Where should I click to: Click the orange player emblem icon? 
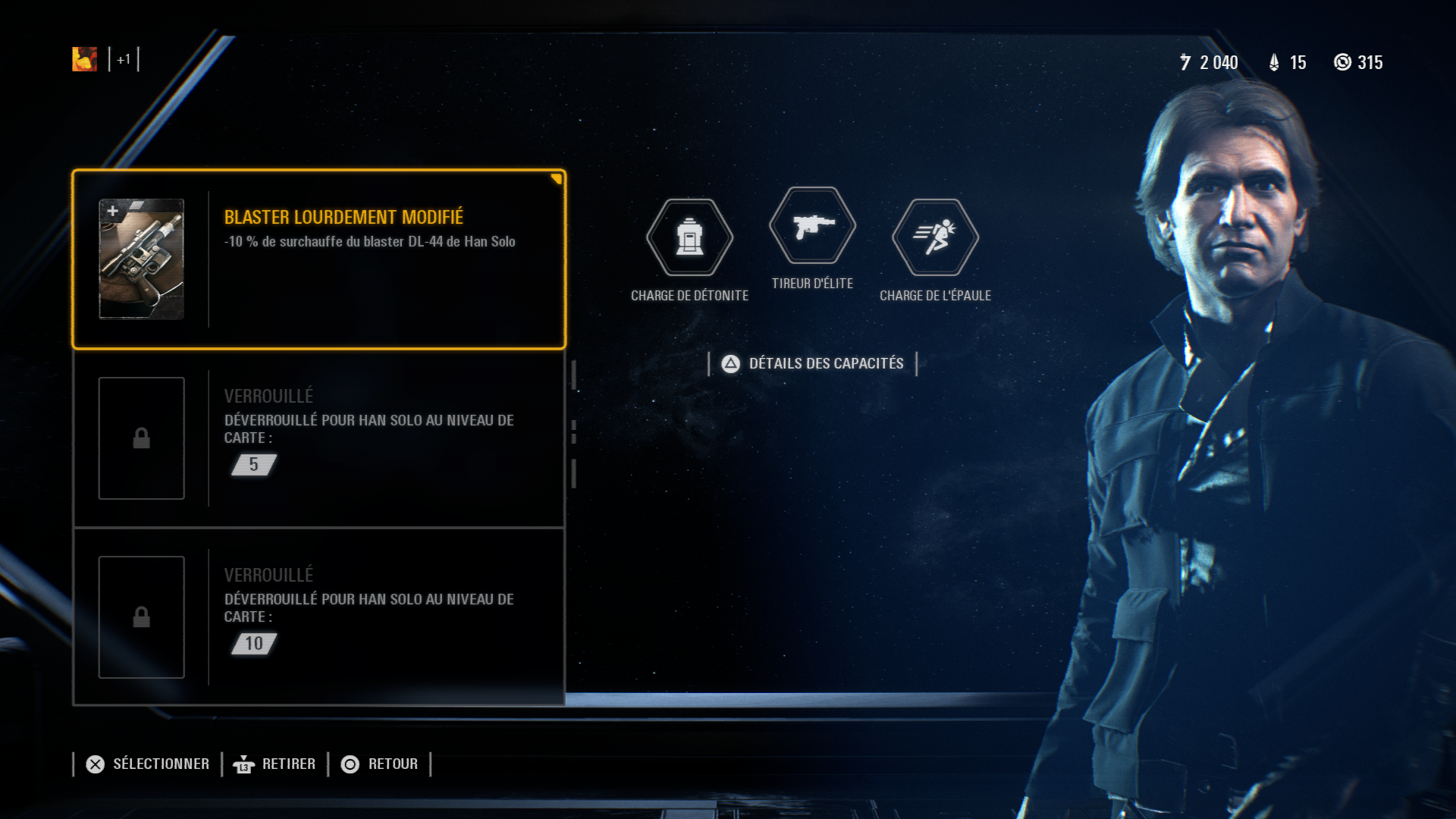coord(84,59)
